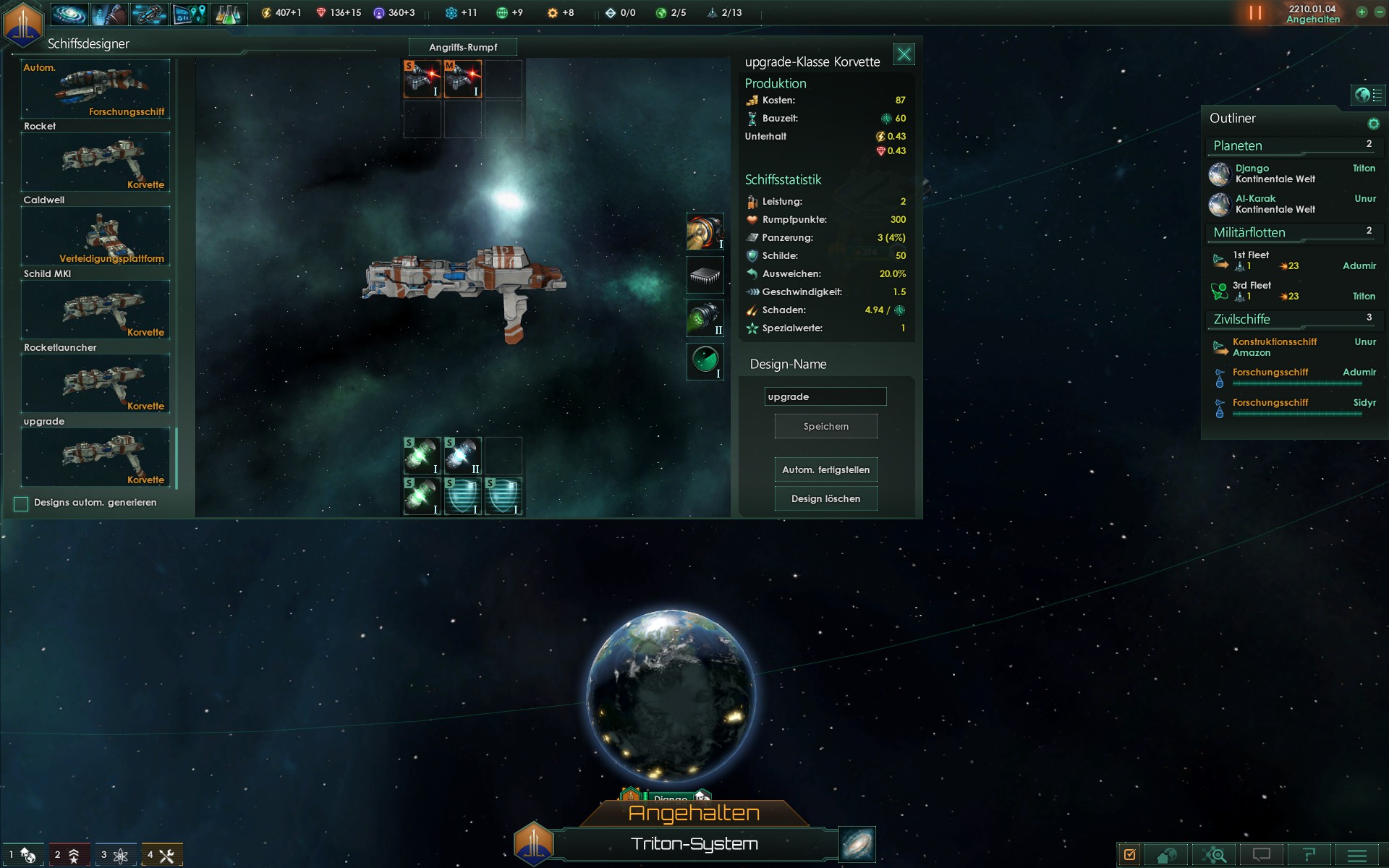Open the galaxy map view
This screenshot has height=868, width=1389.
pyautogui.click(x=857, y=844)
